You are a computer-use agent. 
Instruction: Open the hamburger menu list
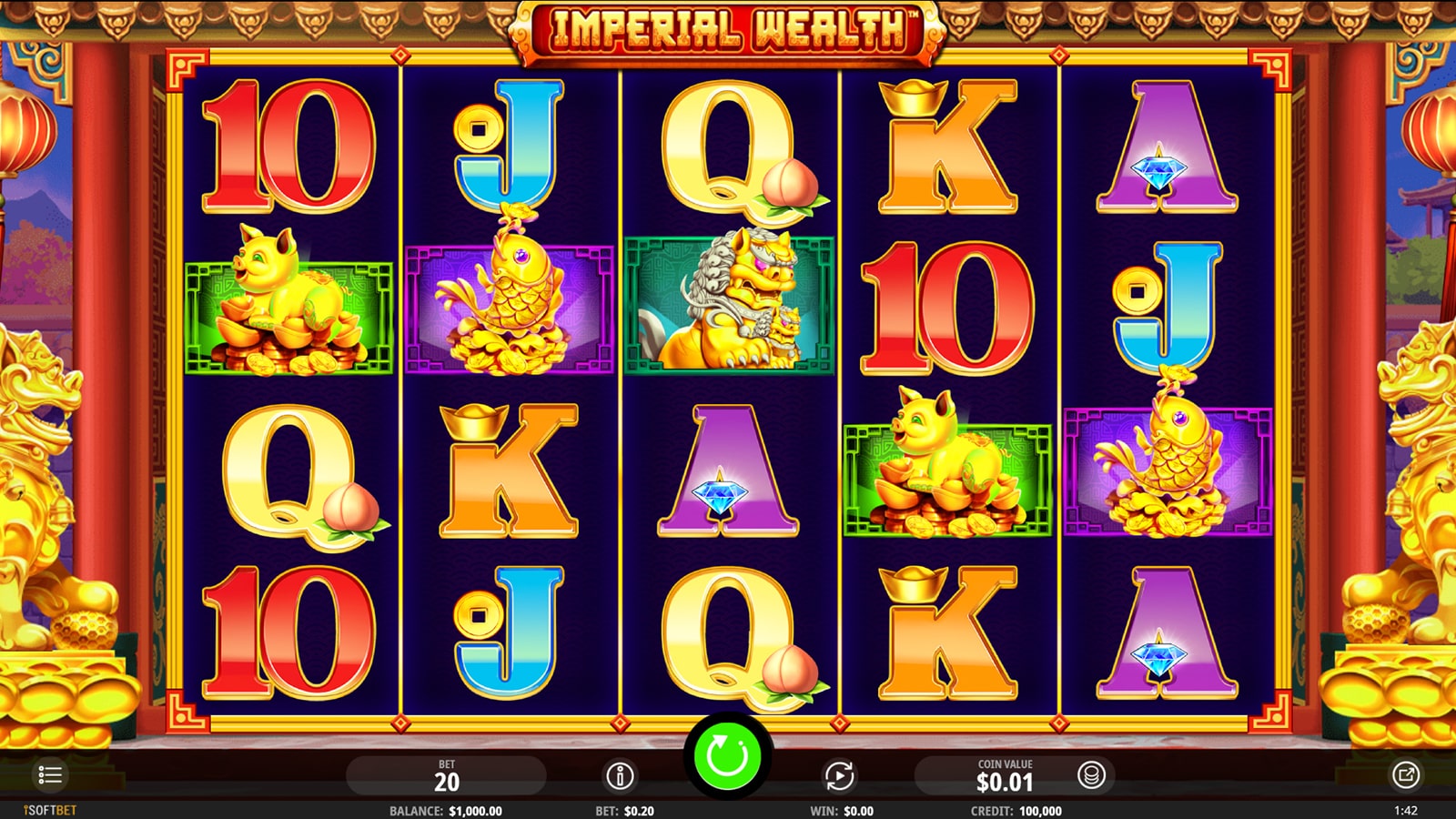(50, 775)
